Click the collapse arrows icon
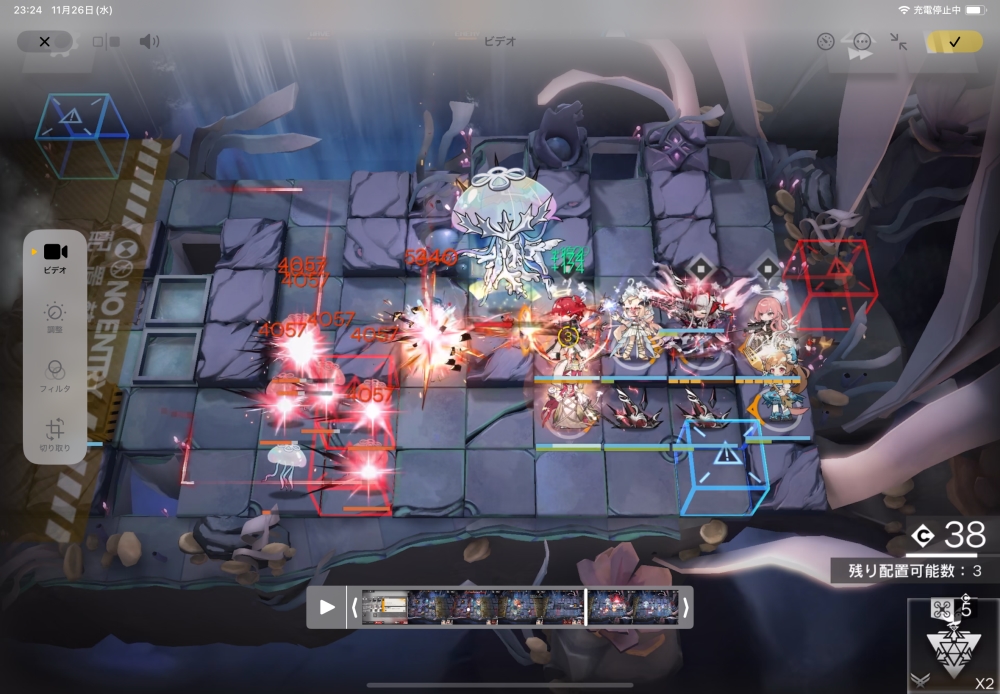This screenshot has width=1000, height=694. coord(899,42)
